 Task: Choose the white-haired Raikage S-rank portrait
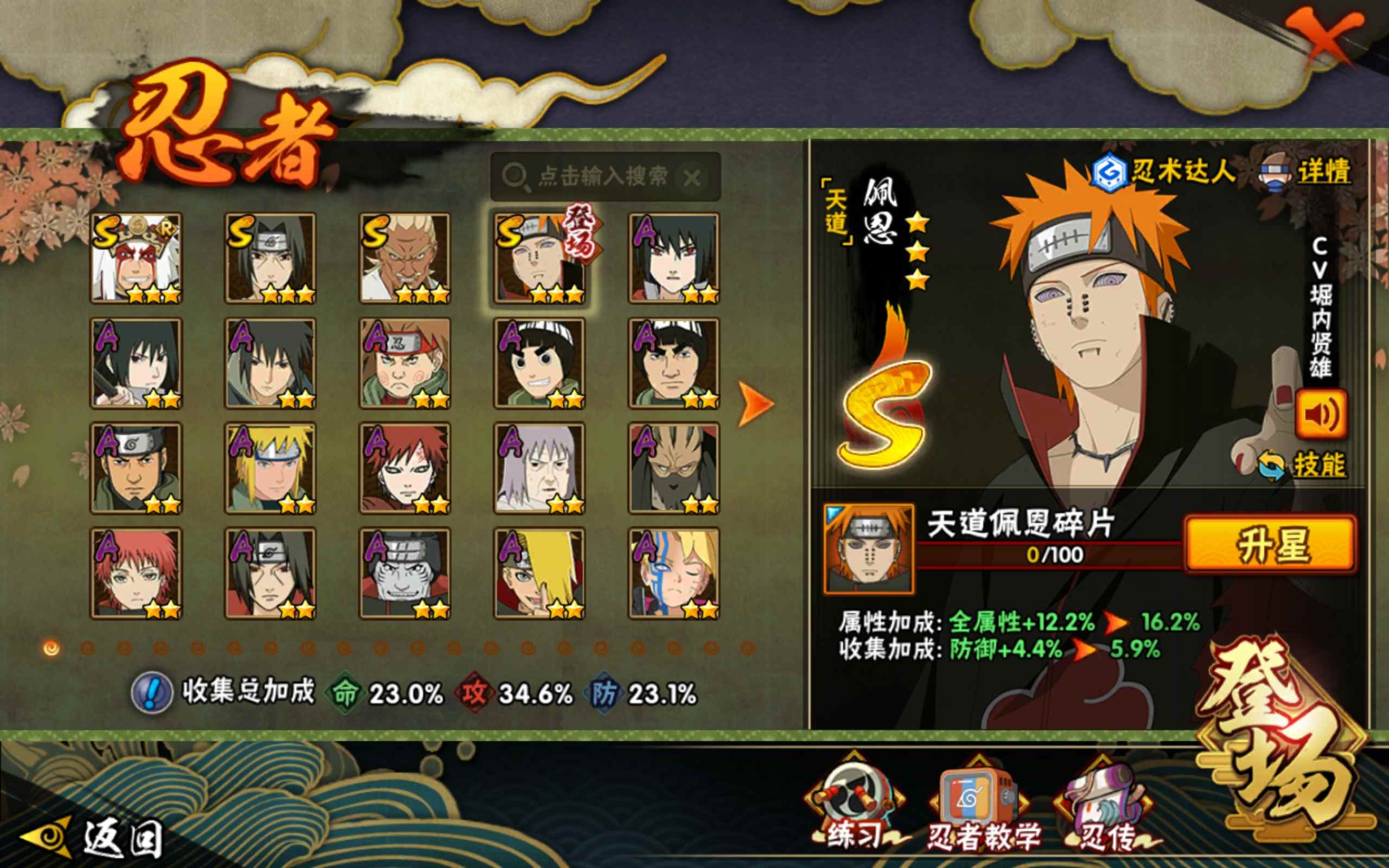point(405,258)
